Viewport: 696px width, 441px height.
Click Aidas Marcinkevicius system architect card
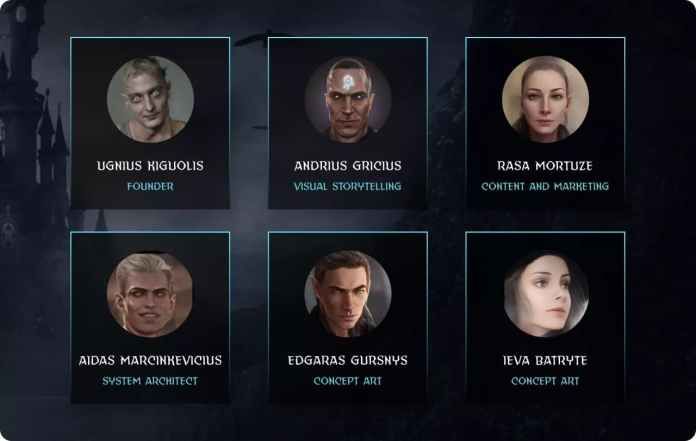pos(150,317)
